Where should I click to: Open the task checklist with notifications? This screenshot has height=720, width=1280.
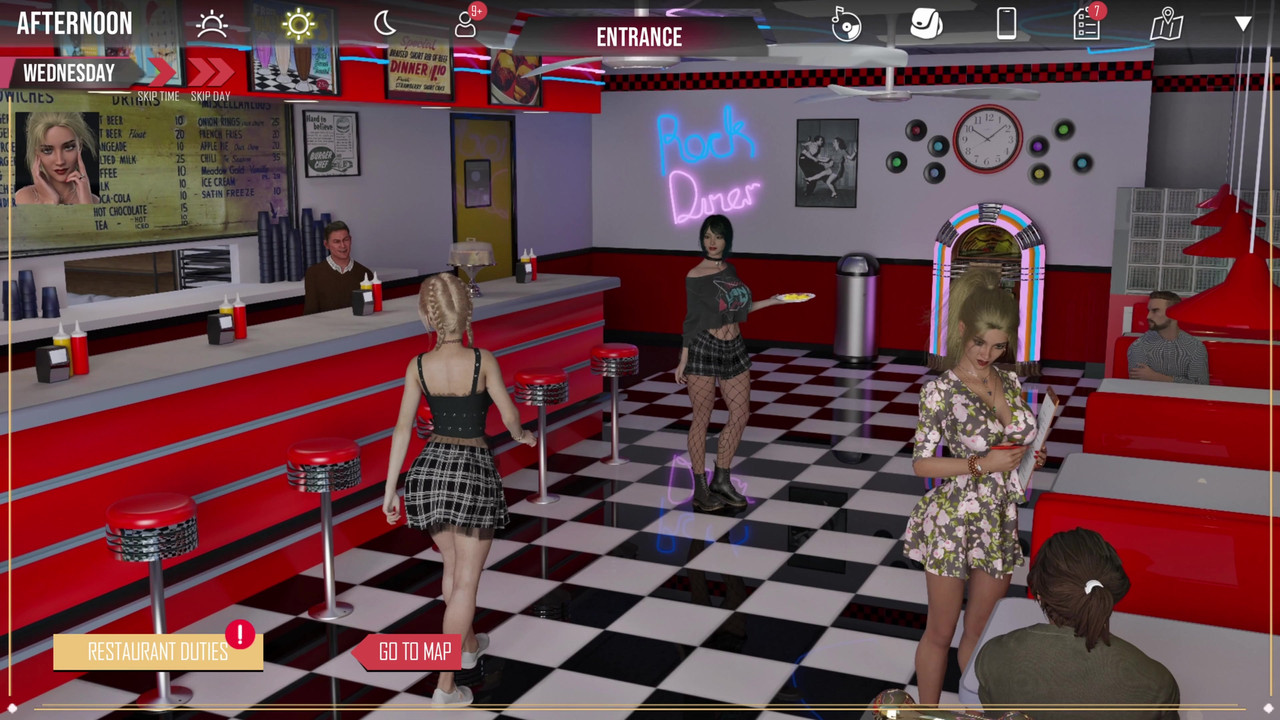tap(1086, 23)
